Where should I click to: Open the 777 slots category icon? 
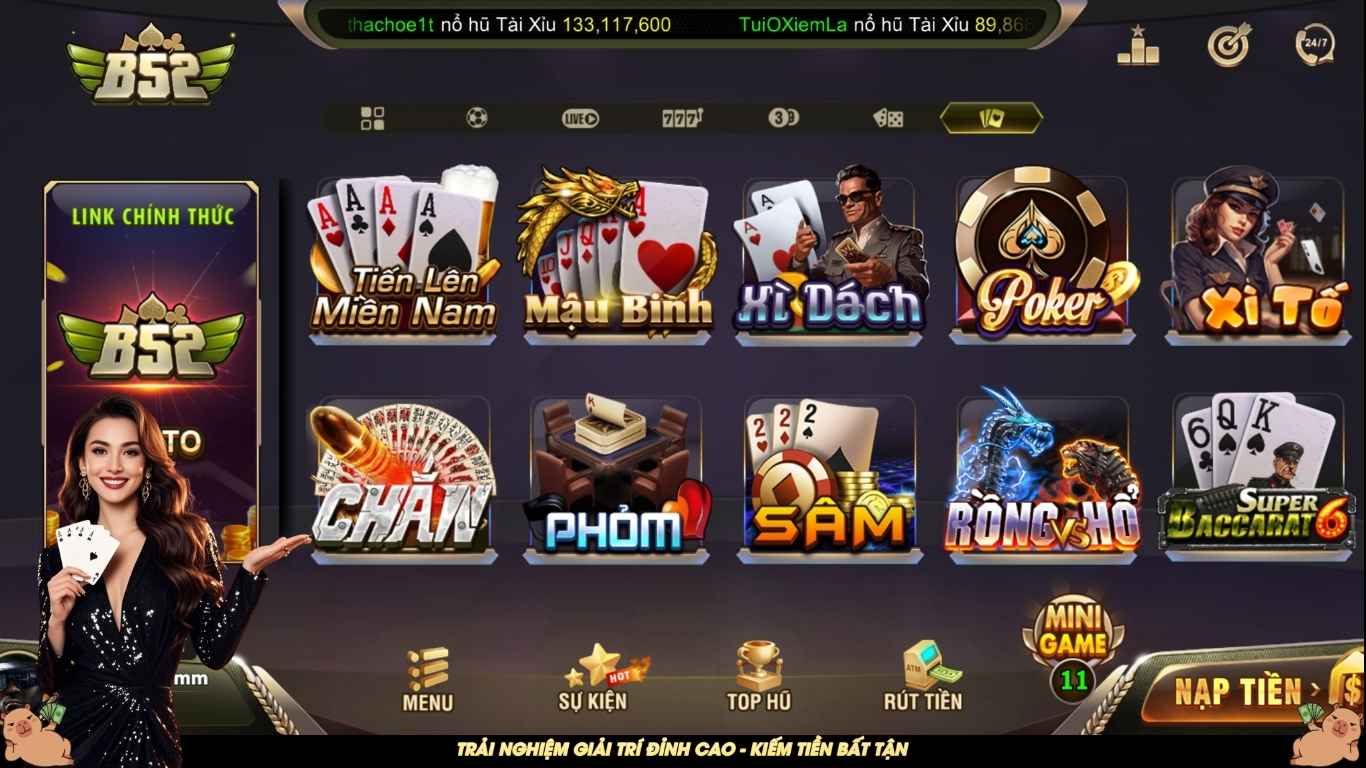click(x=682, y=119)
